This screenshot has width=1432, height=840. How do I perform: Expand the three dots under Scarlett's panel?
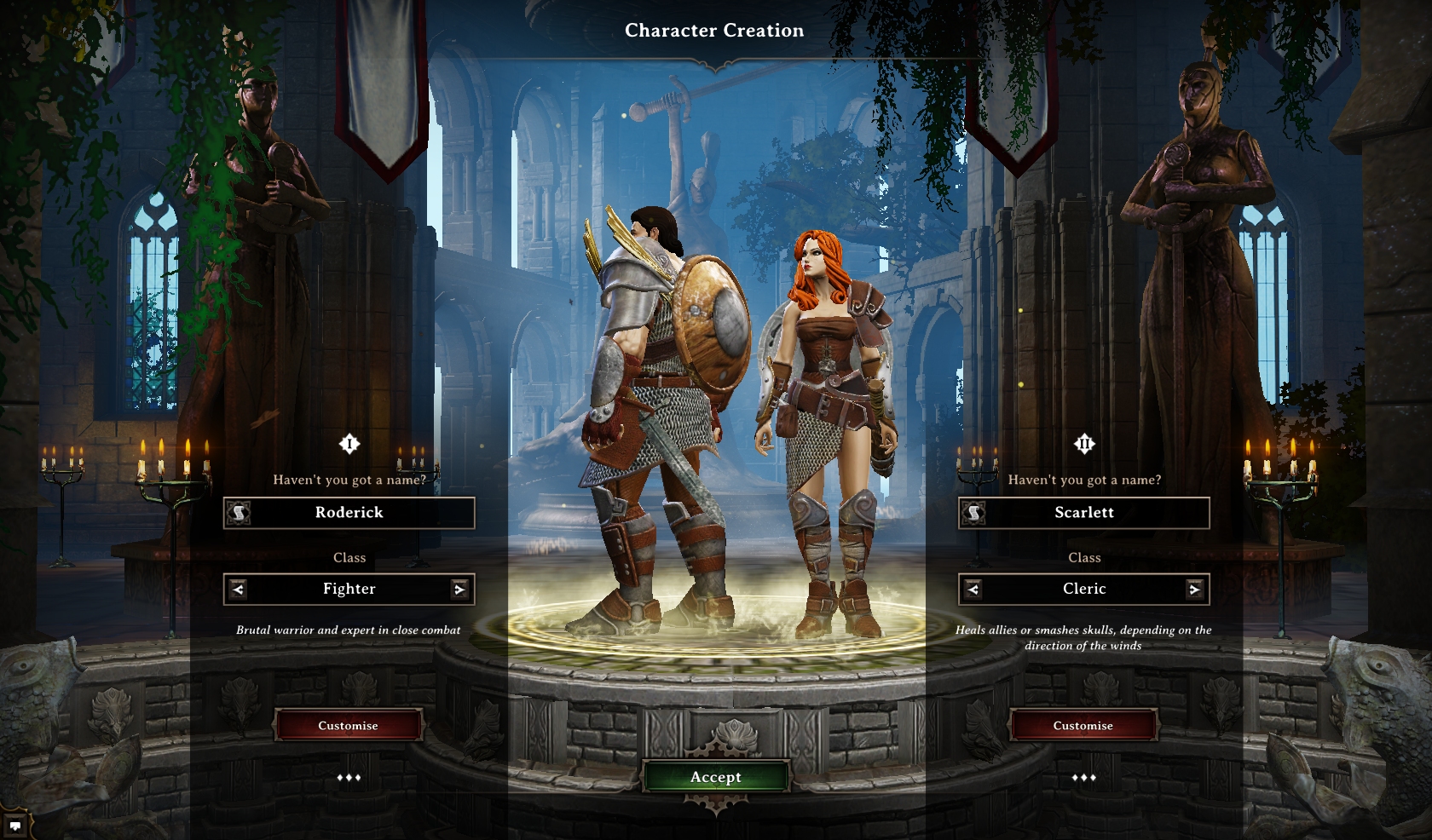point(1083,778)
